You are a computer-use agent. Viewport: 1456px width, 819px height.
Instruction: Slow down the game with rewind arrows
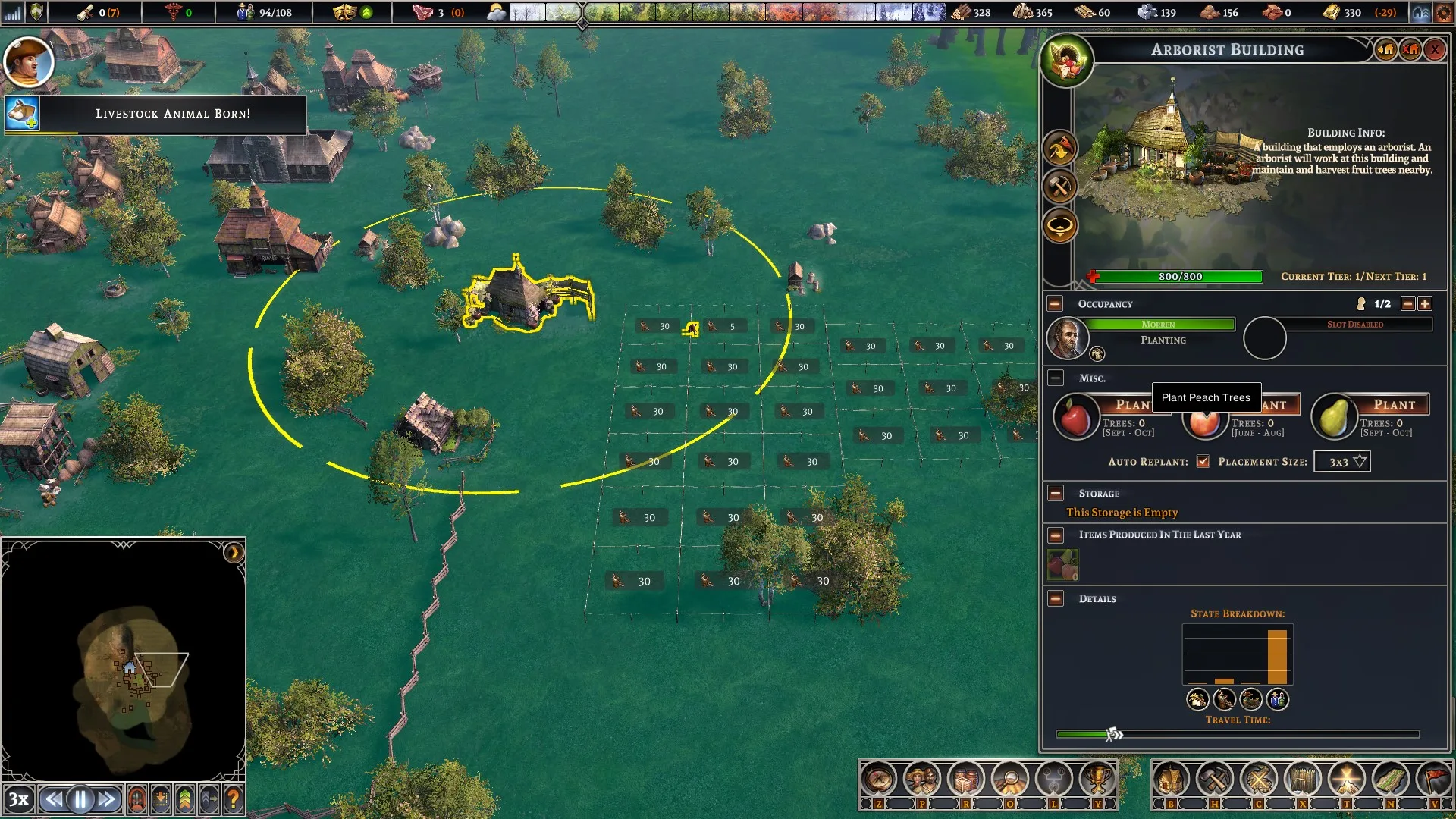(53, 799)
